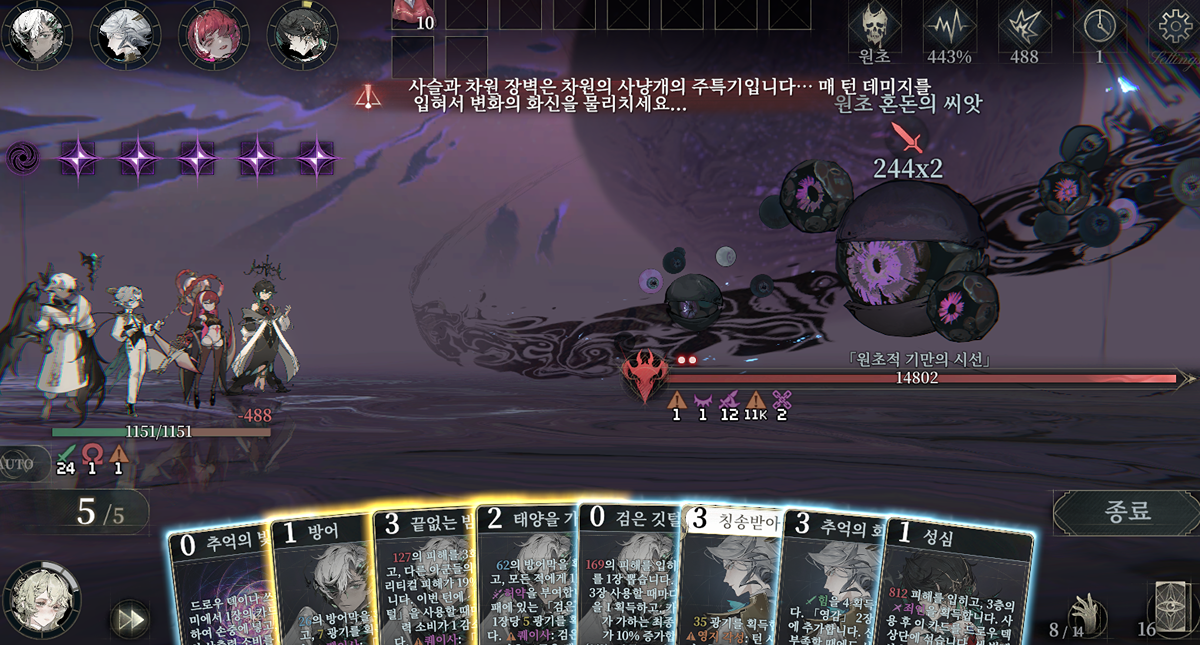This screenshot has height=645, width=1200.
Task: Select the silver-haired second character portrait
Action: 126,32
